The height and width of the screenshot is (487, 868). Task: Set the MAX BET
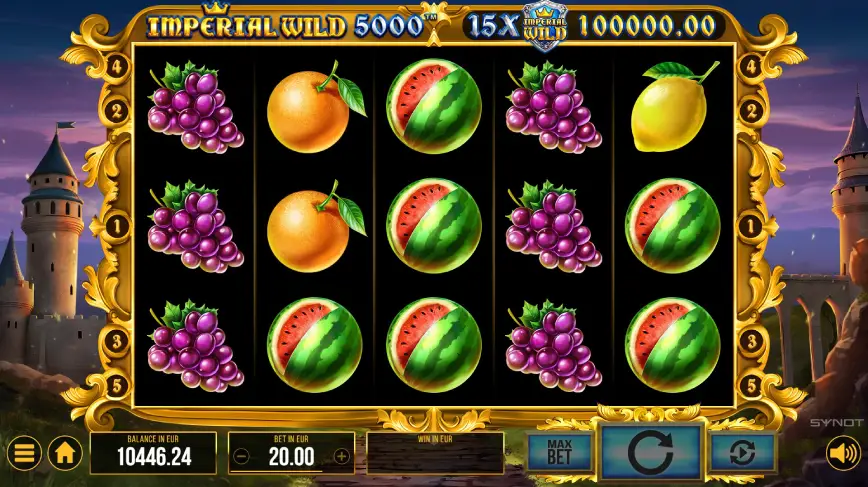pos(559,453)
